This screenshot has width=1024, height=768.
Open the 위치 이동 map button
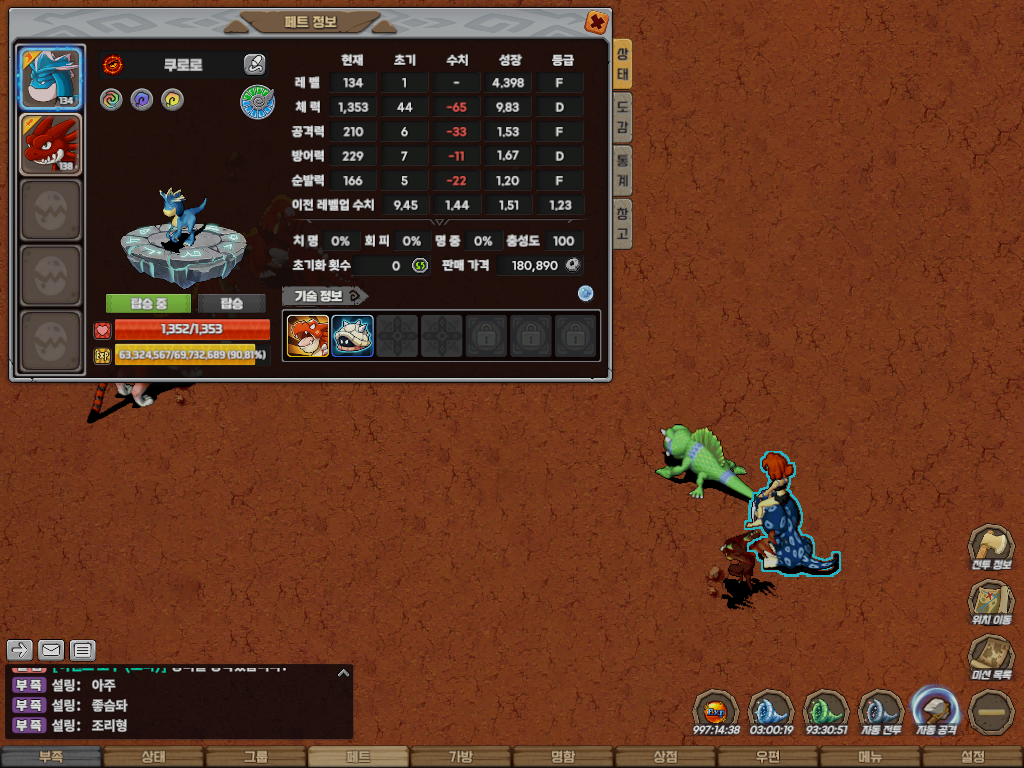coord(991,602)
